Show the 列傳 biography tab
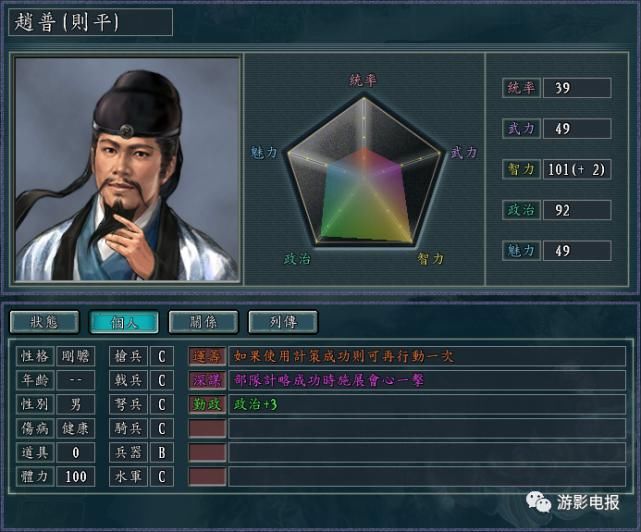The height and width of the screenshot is (532, 641). pos(282,322)
